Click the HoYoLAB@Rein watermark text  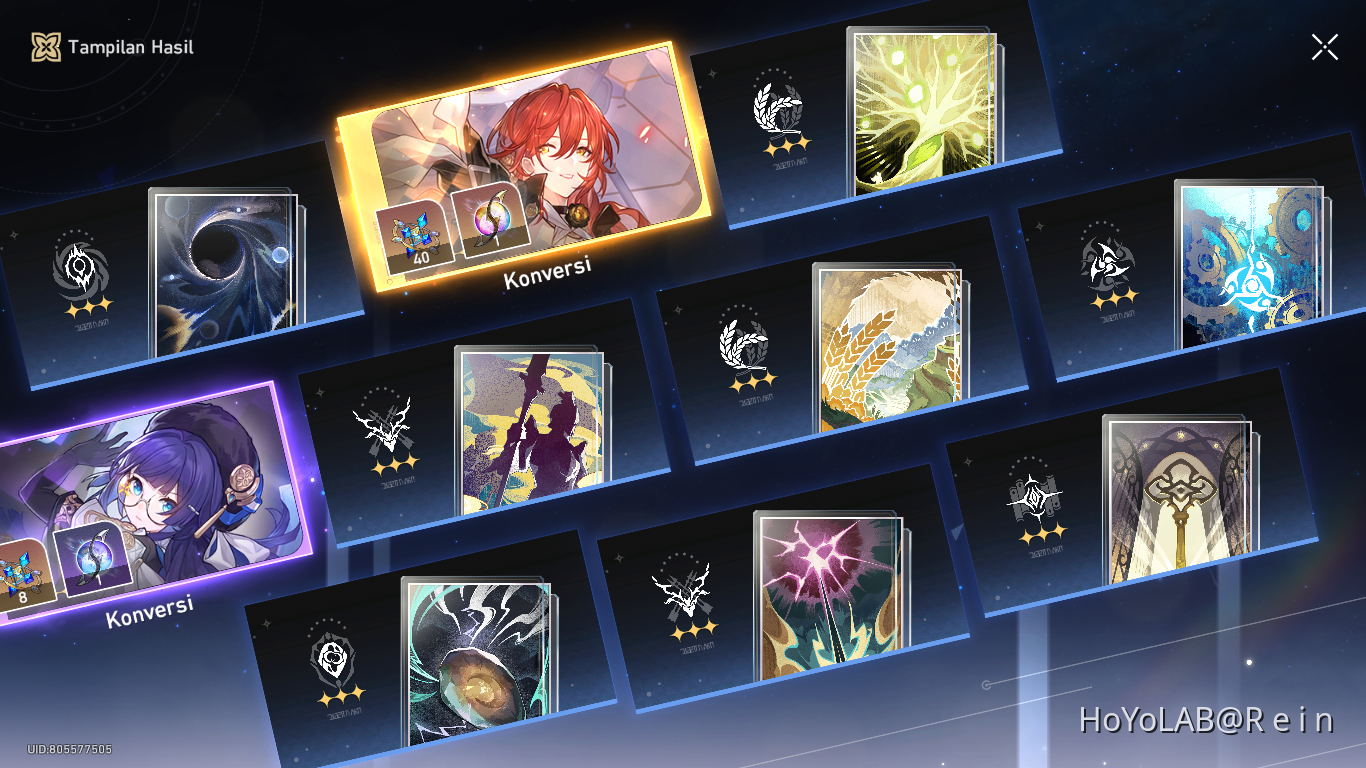1209,718
